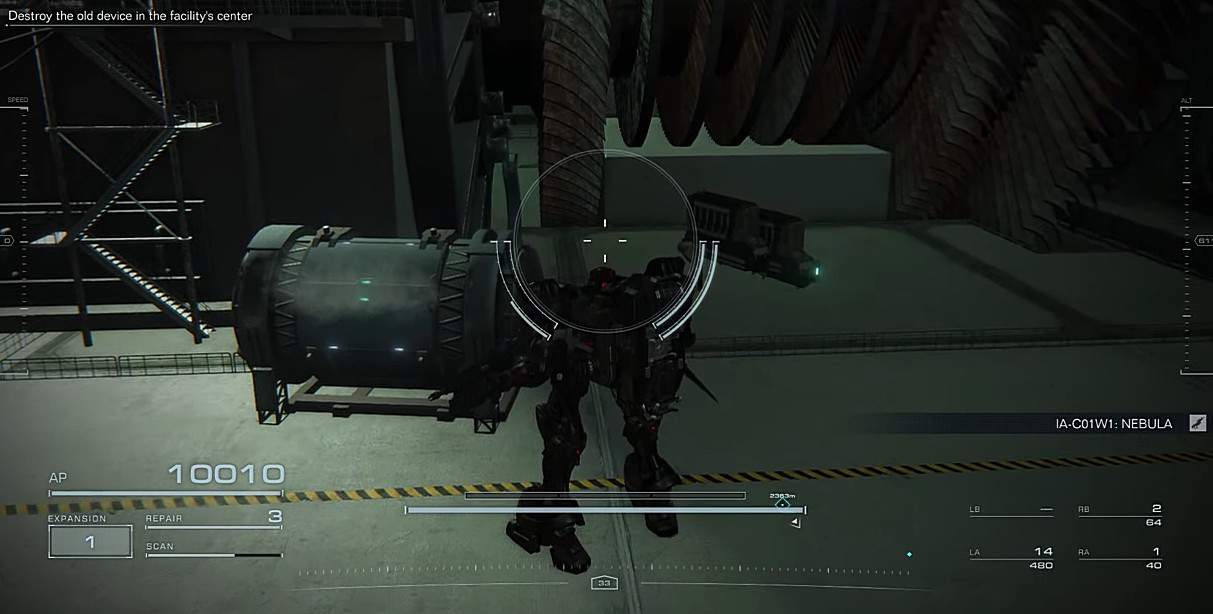Select the RB shoulder weapon slot
This screenshot has width=1213, height=614.
pyautogui.click(x=1119, y=515)
